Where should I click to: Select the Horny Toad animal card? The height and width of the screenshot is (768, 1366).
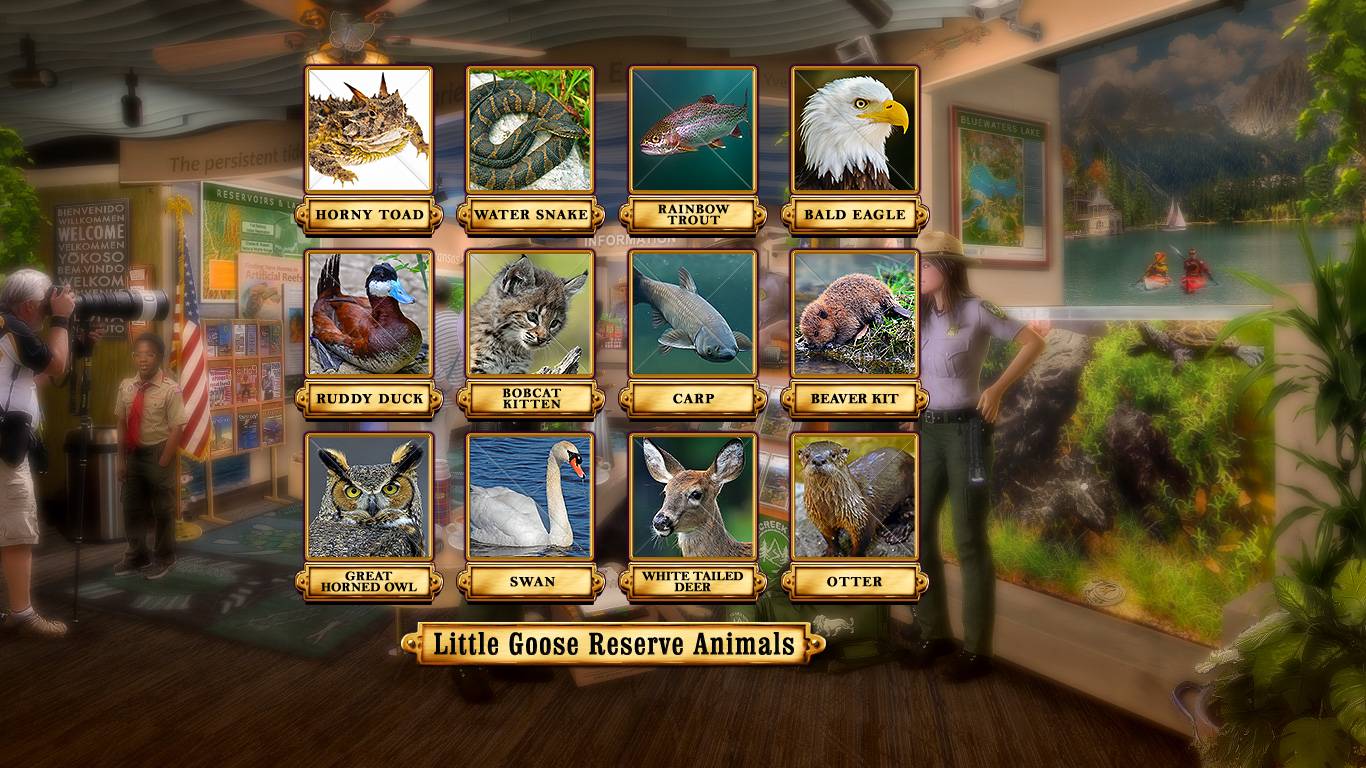coord(369,130)
